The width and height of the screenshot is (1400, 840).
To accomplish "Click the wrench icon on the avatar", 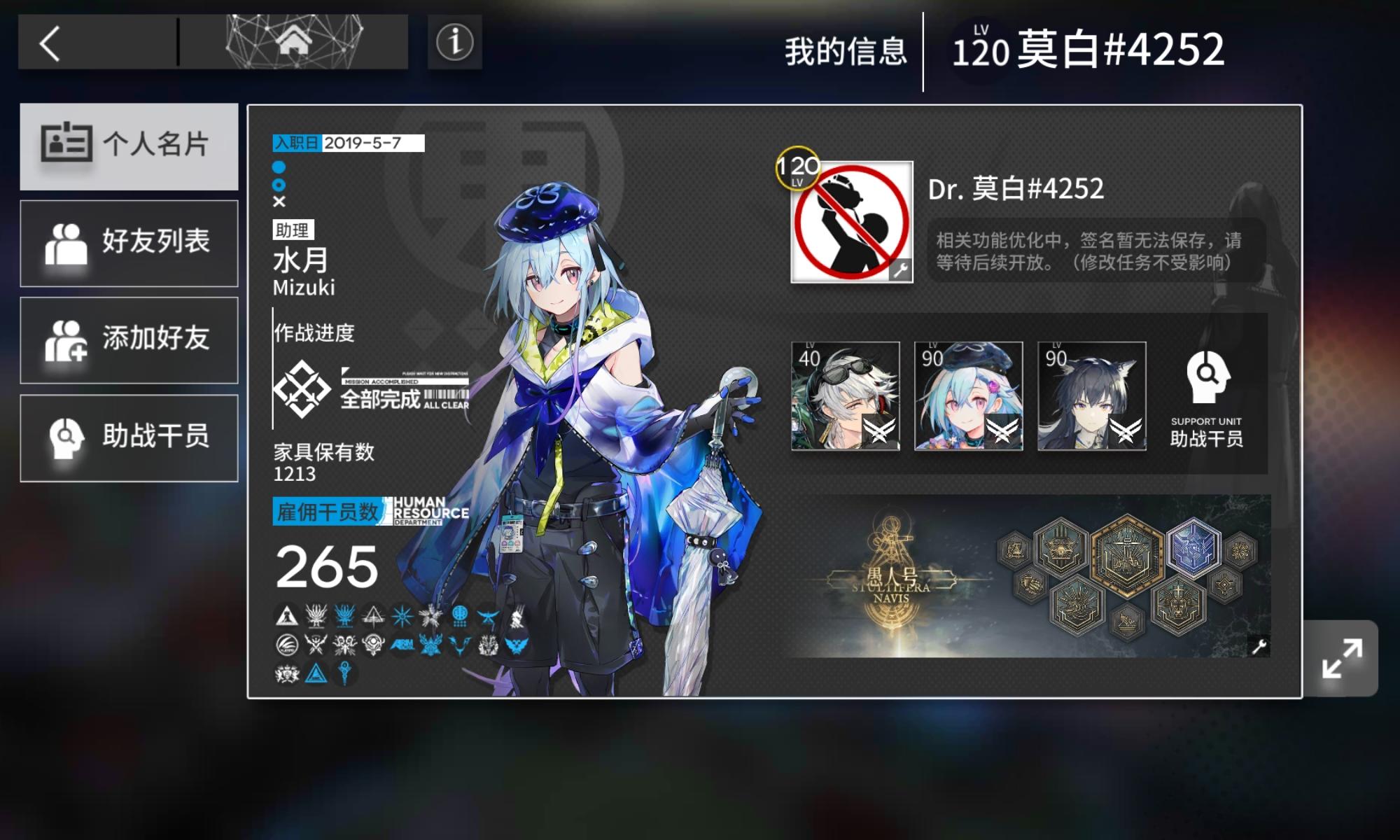I will tap(903, 266).
